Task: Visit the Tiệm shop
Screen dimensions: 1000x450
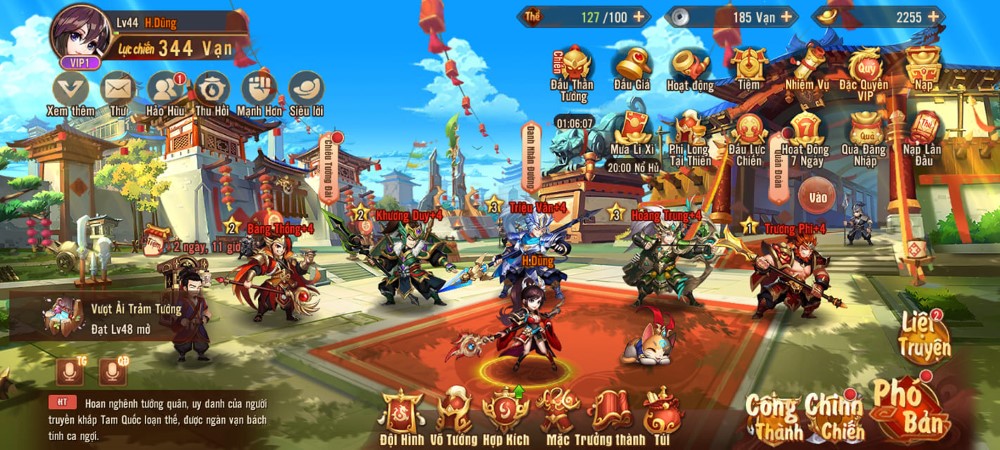Action: pos(748,66)
